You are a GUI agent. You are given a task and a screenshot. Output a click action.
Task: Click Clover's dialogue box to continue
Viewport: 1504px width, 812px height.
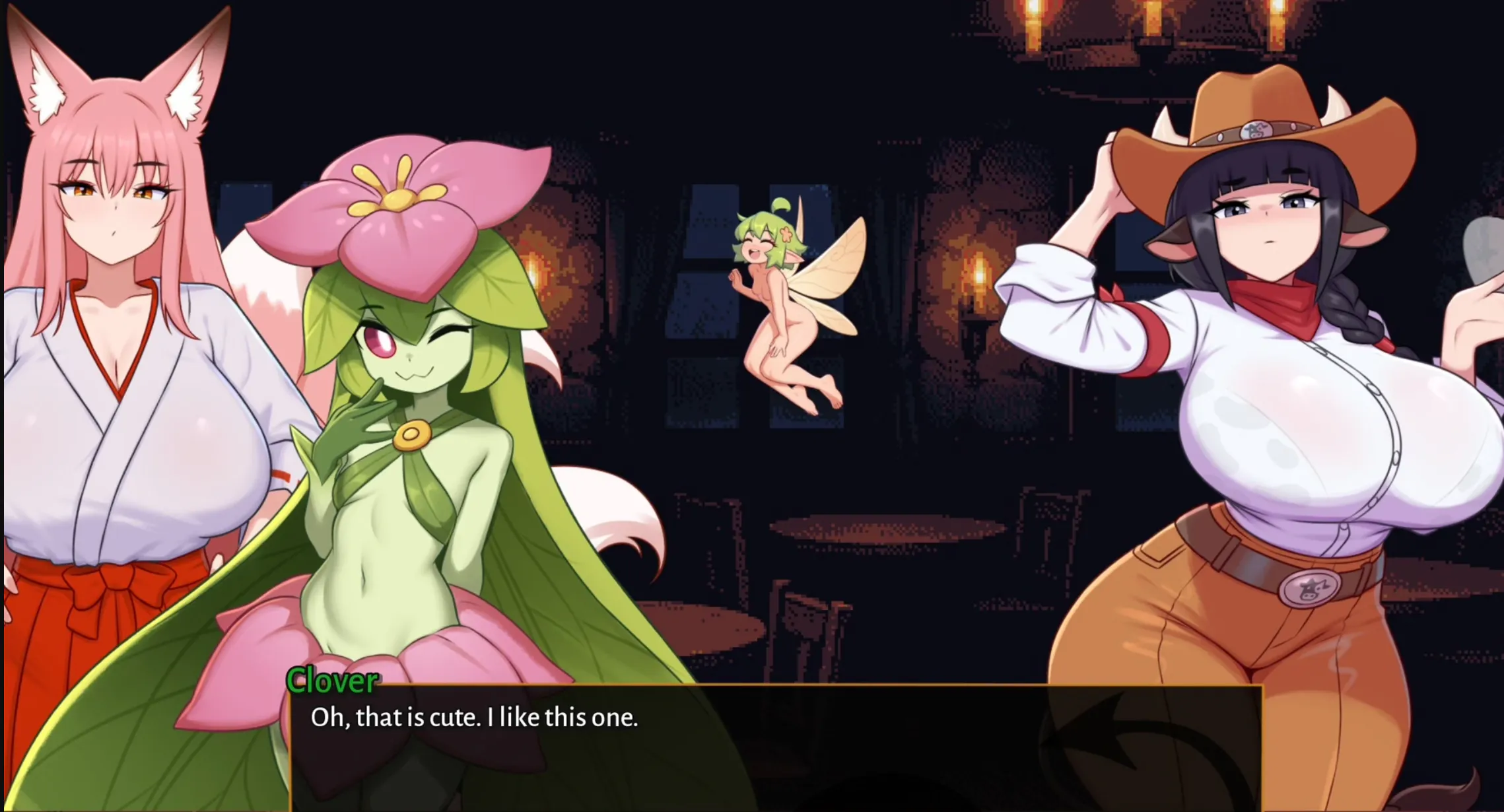point(776,747)
